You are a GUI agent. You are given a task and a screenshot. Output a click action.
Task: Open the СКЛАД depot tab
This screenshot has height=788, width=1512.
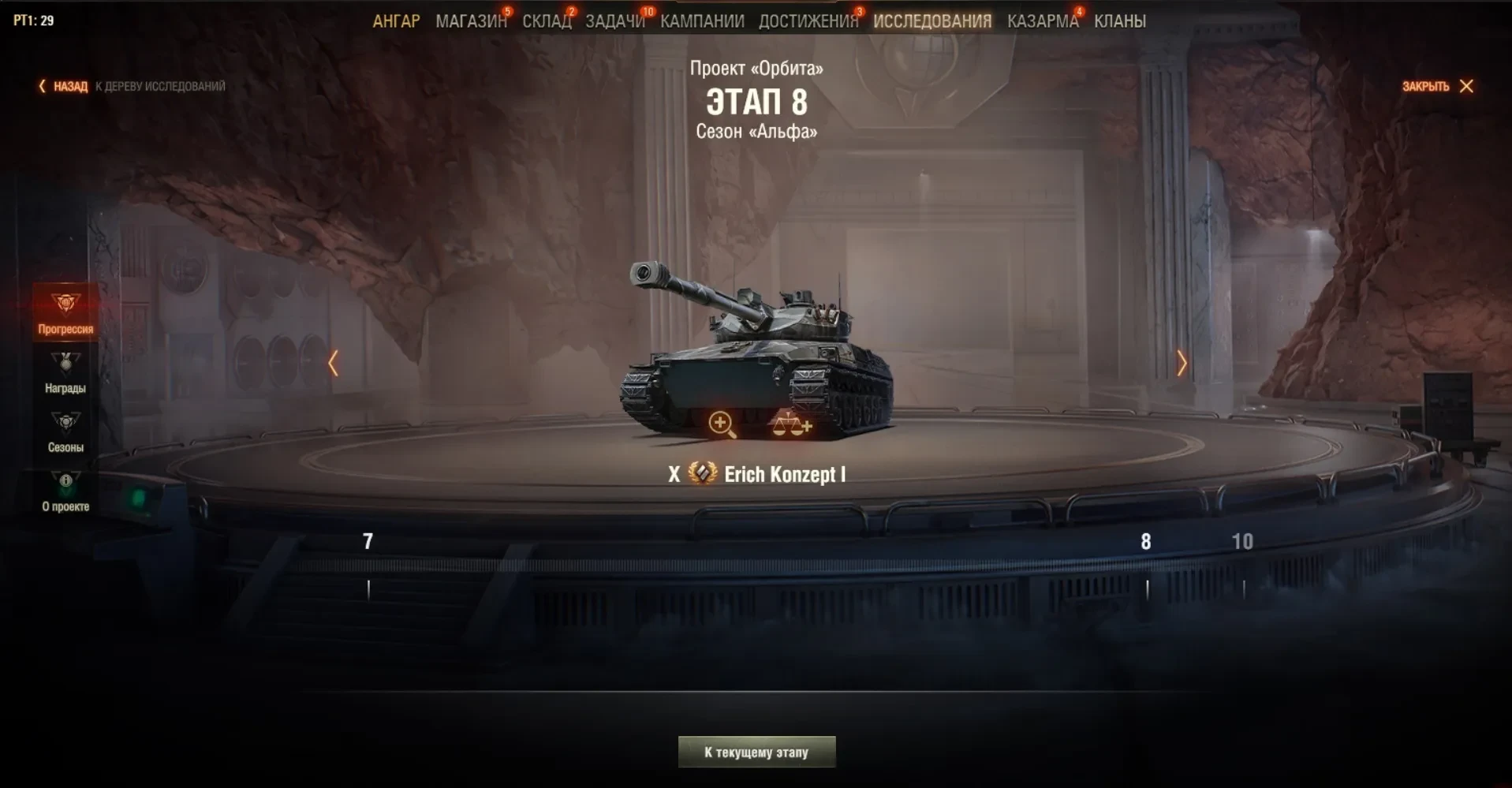(546, 21)
